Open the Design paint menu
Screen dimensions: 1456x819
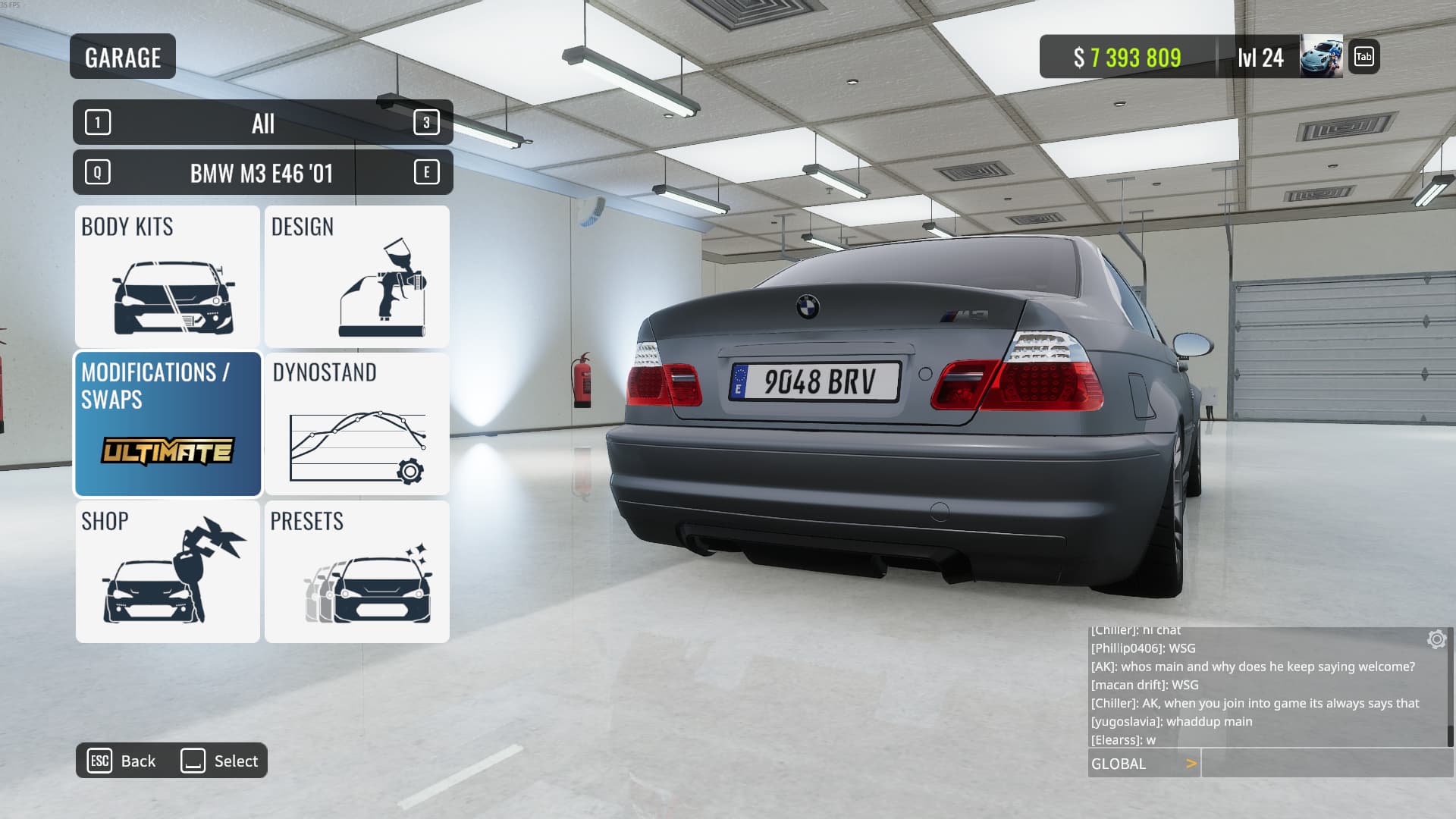pyautogui.click(x=357, y=277)
